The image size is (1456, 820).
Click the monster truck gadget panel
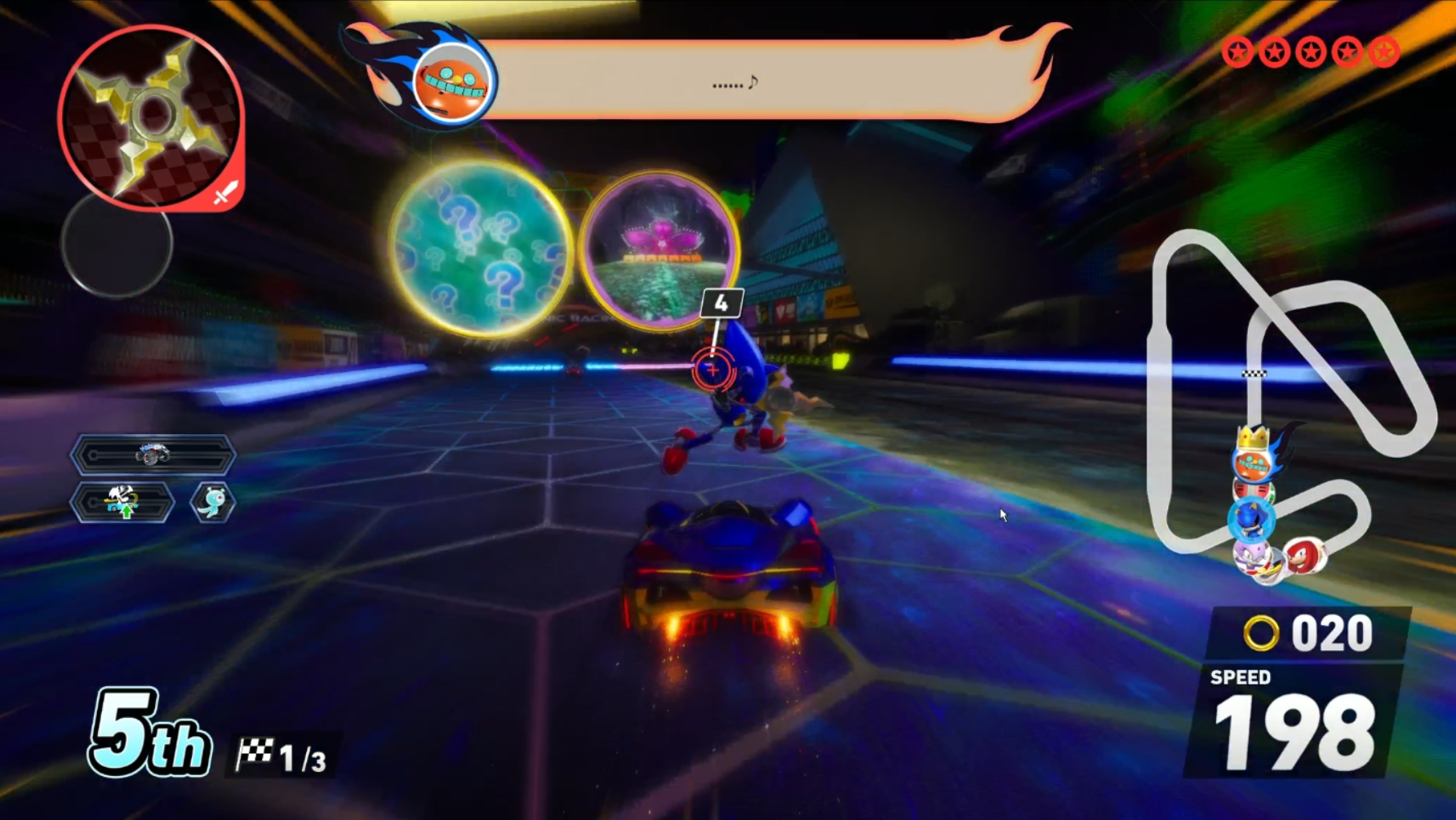[x=153, y=454]
